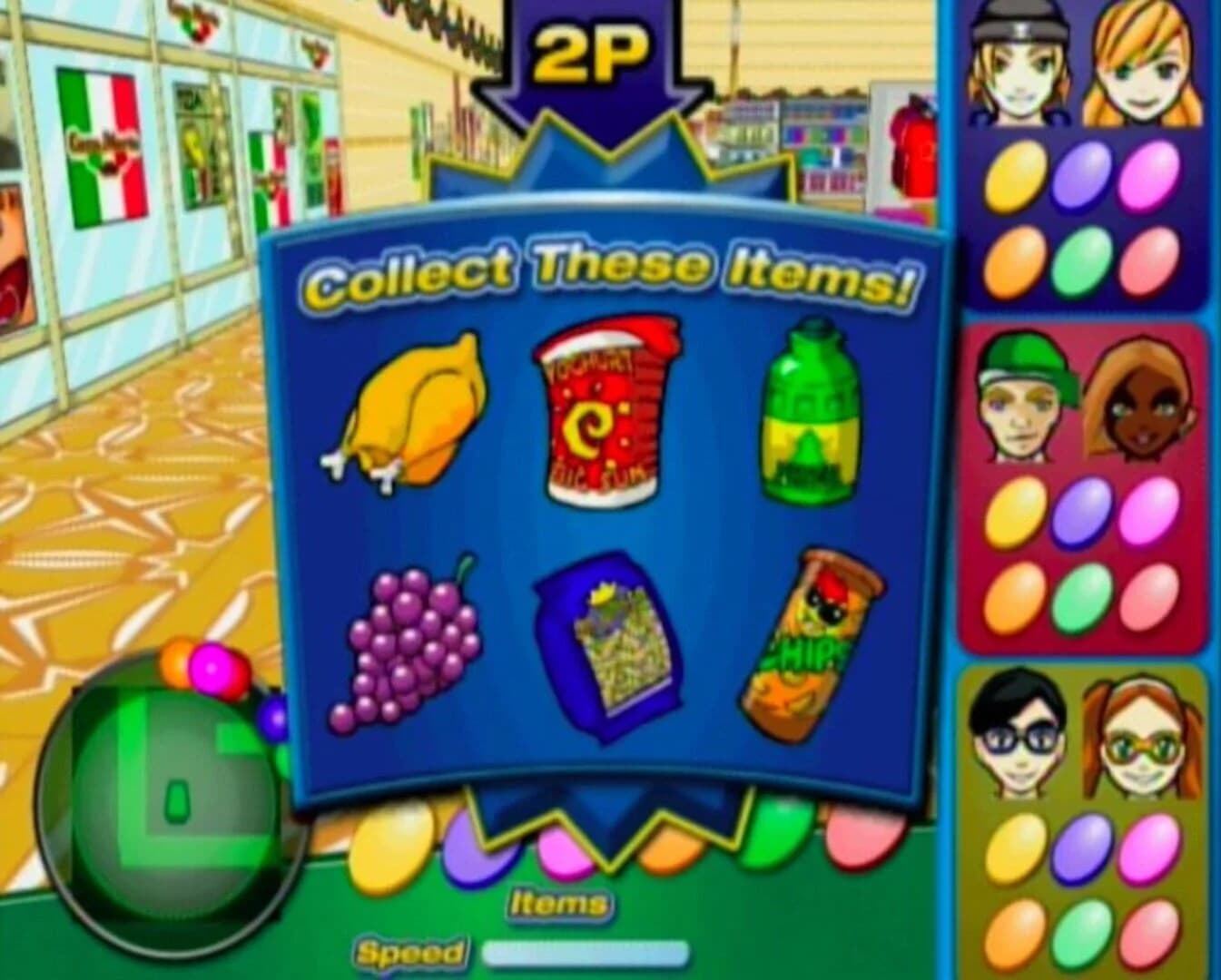Click the Items label below the panel
1221x980 pixels.
(556, 901)
